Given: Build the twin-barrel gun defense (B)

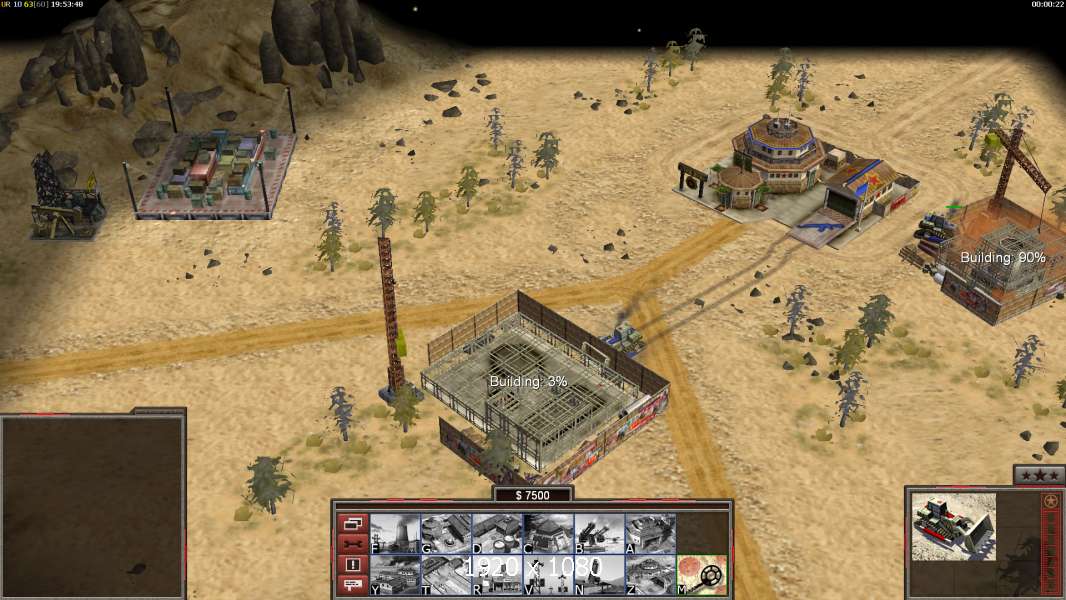Looking at the screenshot, I should click(x=599, y=533).
